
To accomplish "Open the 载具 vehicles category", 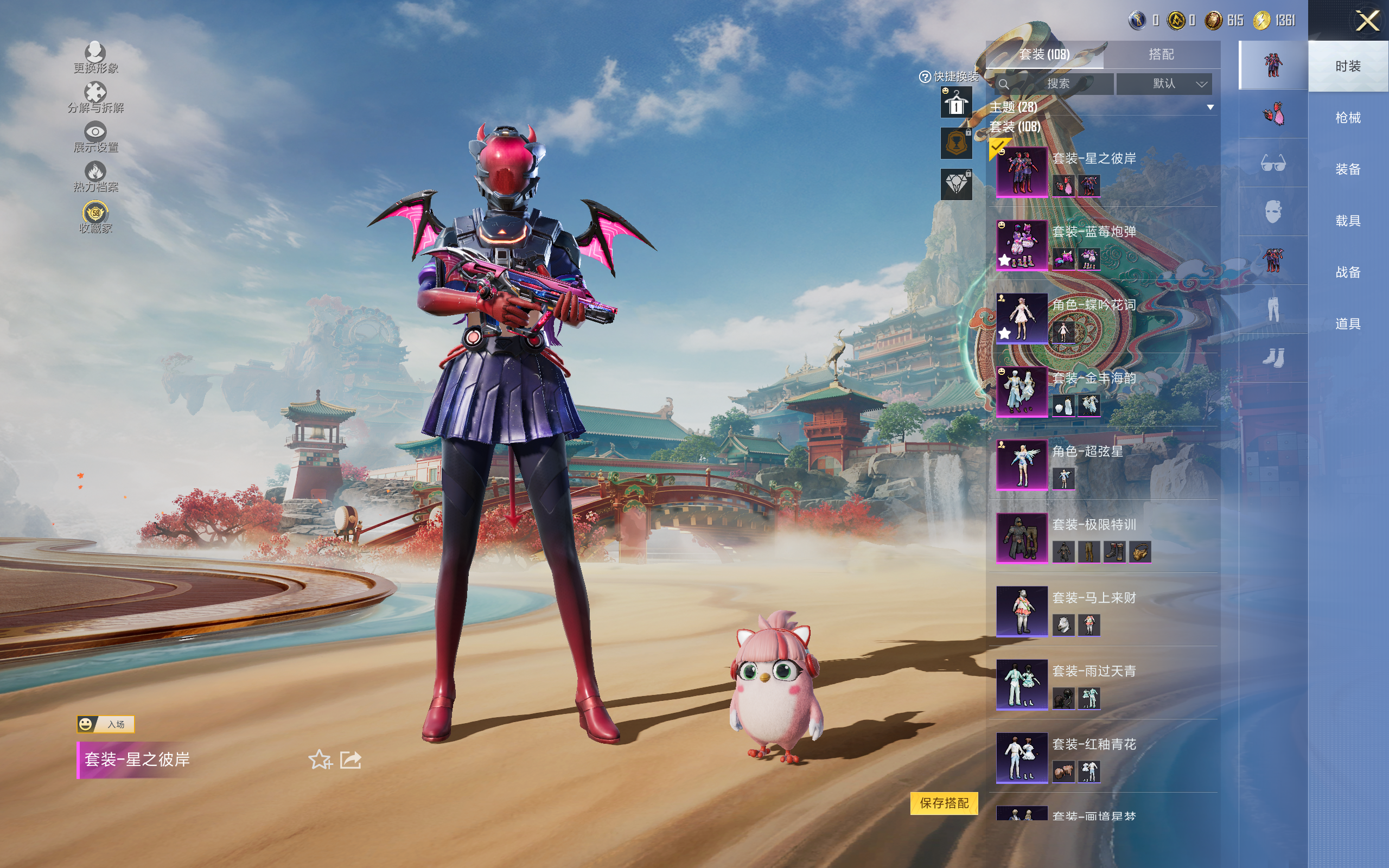I will [1348, 221].
